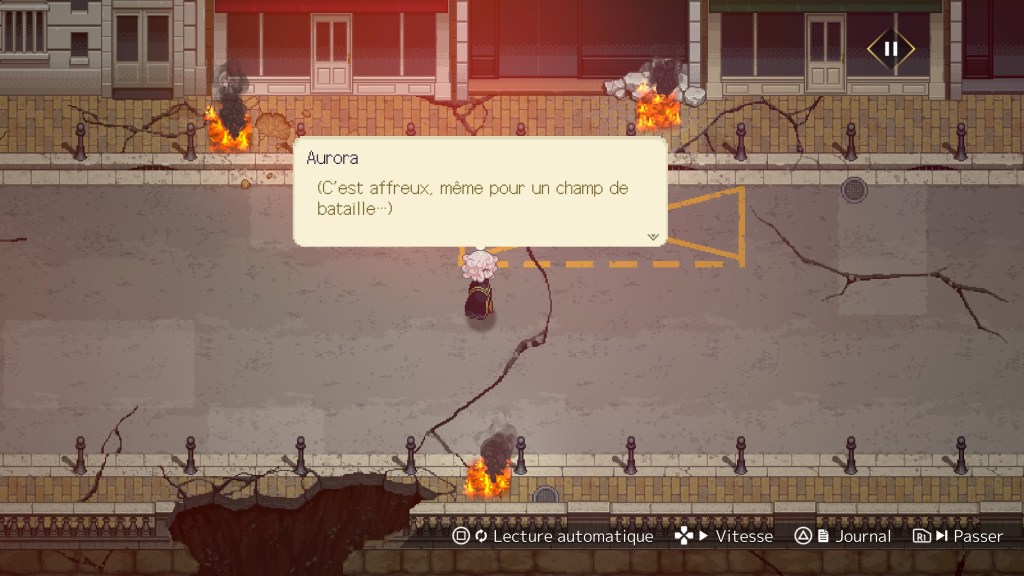This screenshot has height=576, width=1024.
Task: Click Aurora's dialogue box to continue
Action: [480, 192]
